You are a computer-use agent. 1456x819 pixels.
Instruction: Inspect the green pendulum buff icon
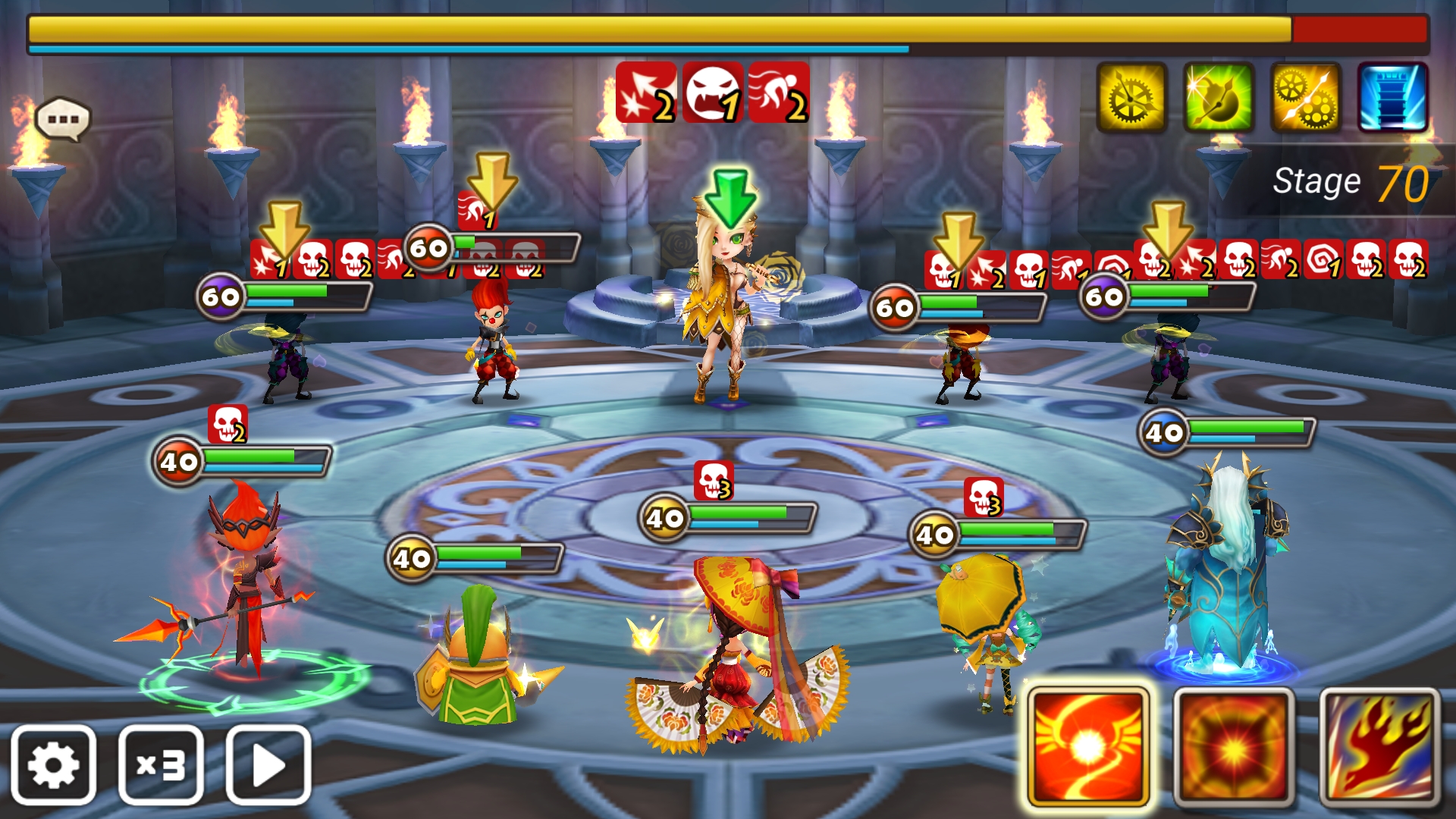pyautogui.click(x=1219, y=98)
